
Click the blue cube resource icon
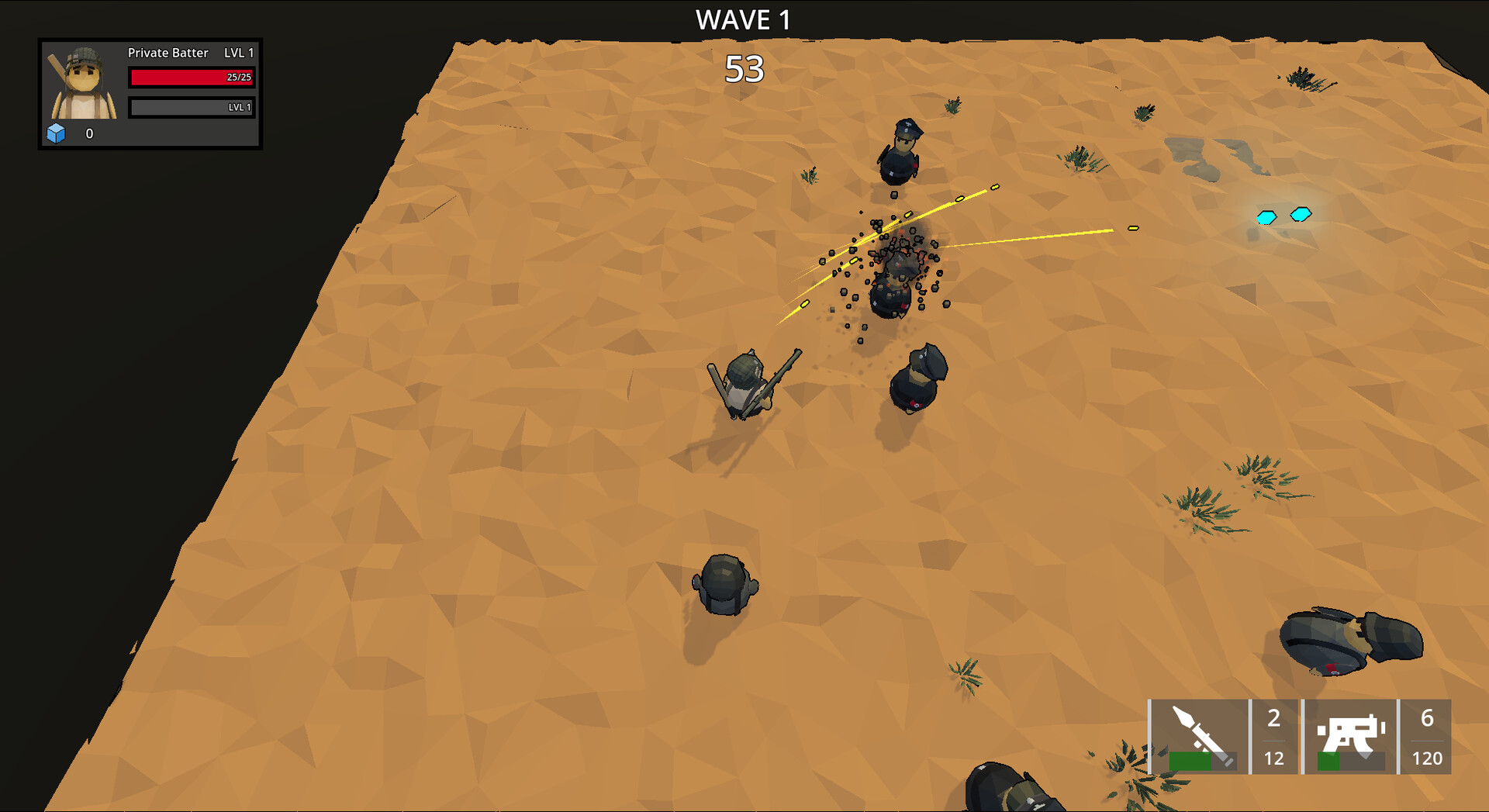tap(57, 133)
